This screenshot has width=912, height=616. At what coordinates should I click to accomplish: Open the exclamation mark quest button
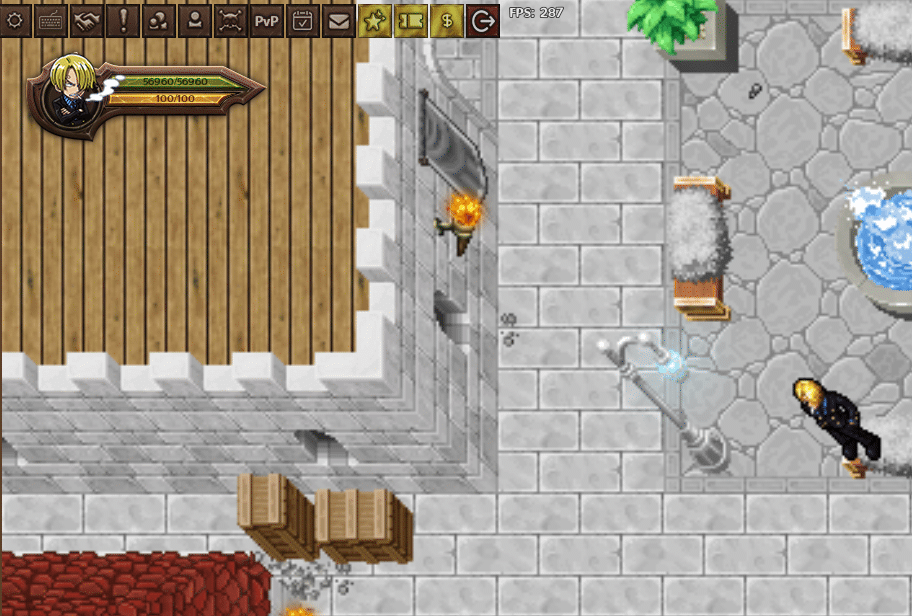coord(123,20)
